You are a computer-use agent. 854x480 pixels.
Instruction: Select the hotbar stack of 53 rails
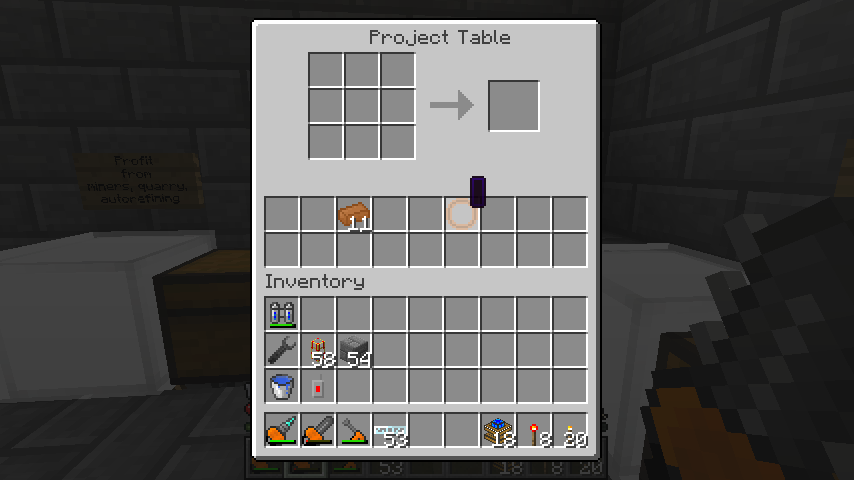point(390,431)
